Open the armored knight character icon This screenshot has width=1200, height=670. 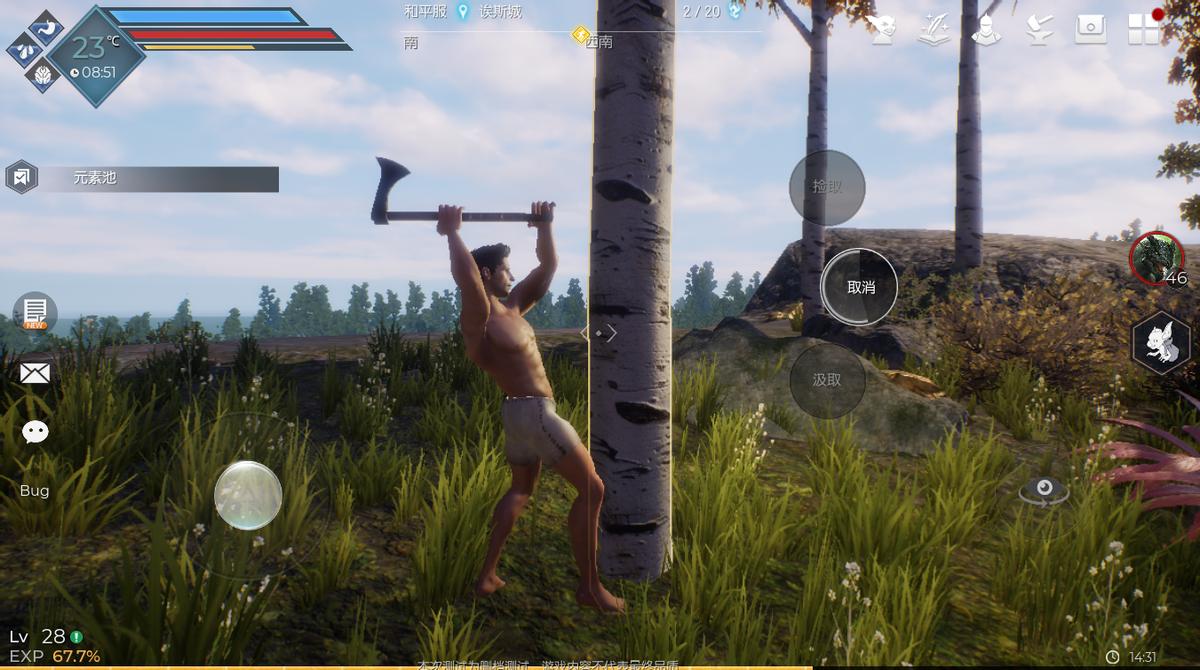point(986,29)
